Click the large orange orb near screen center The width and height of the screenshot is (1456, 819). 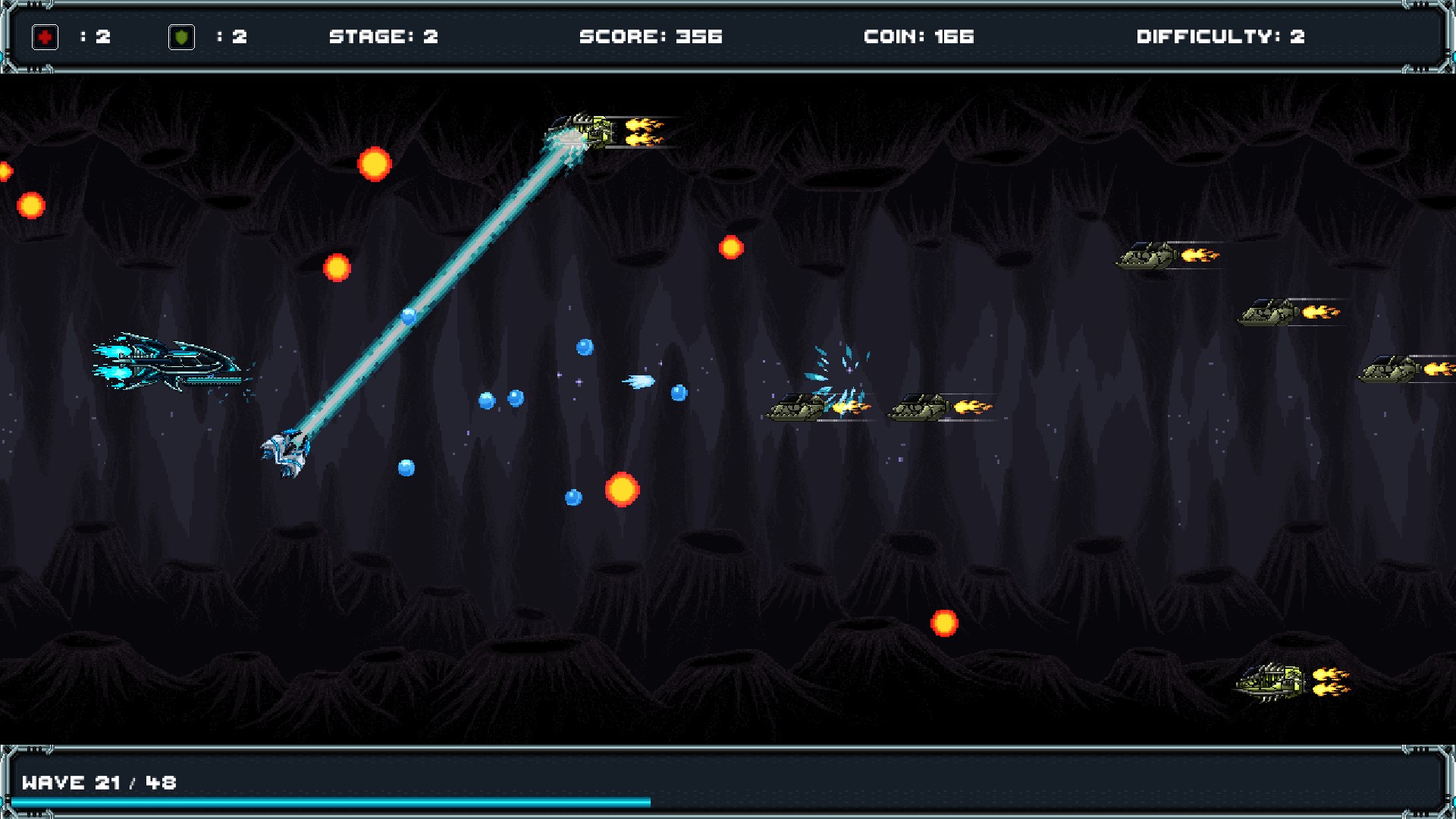[622, 491]
